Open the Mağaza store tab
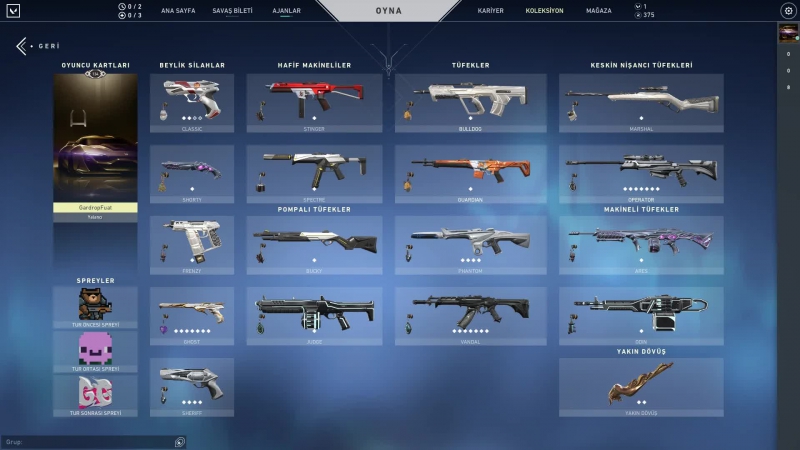The image size is (800, 450). click(598, 10)
